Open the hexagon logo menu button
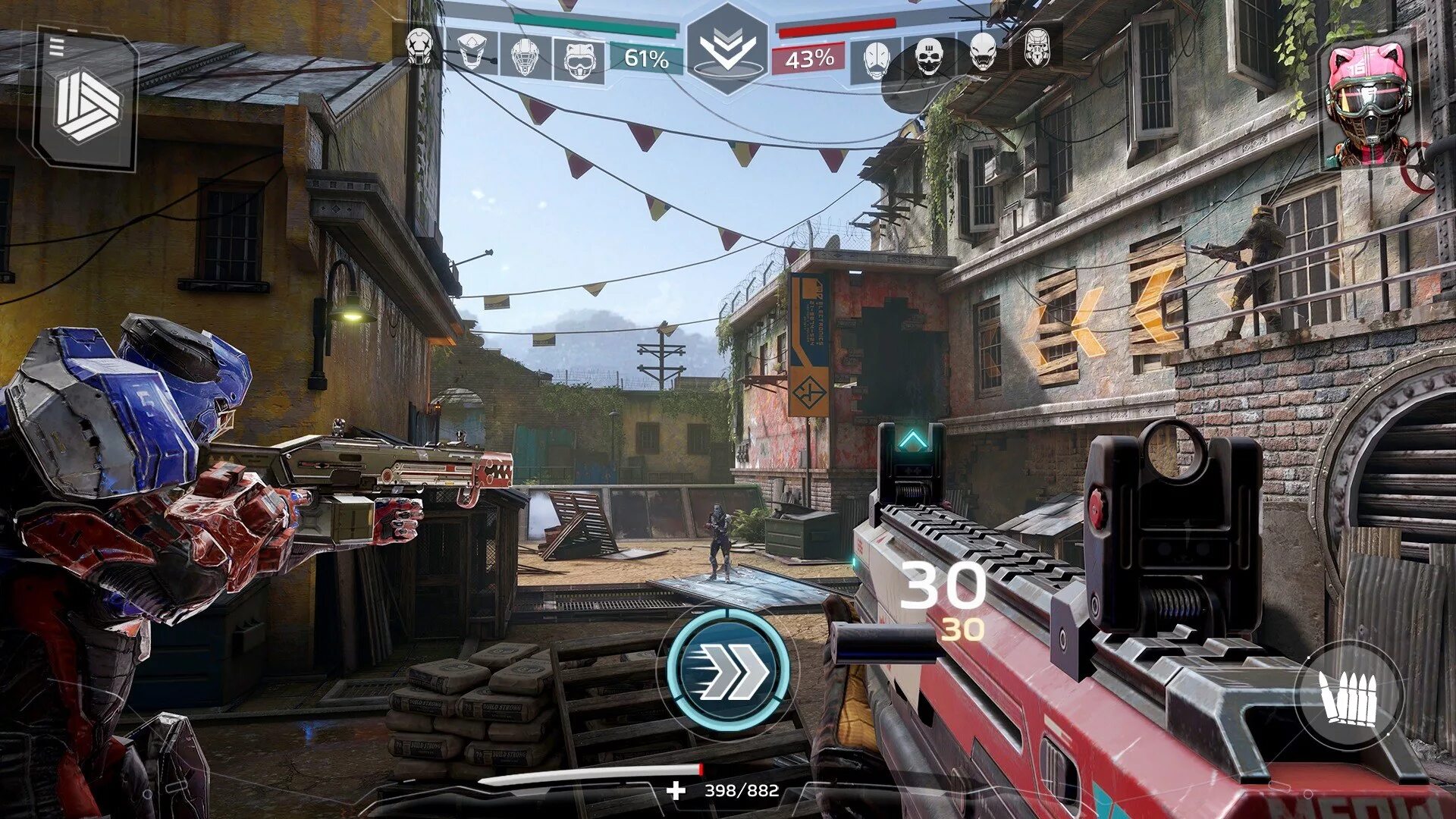 (89, 106)
